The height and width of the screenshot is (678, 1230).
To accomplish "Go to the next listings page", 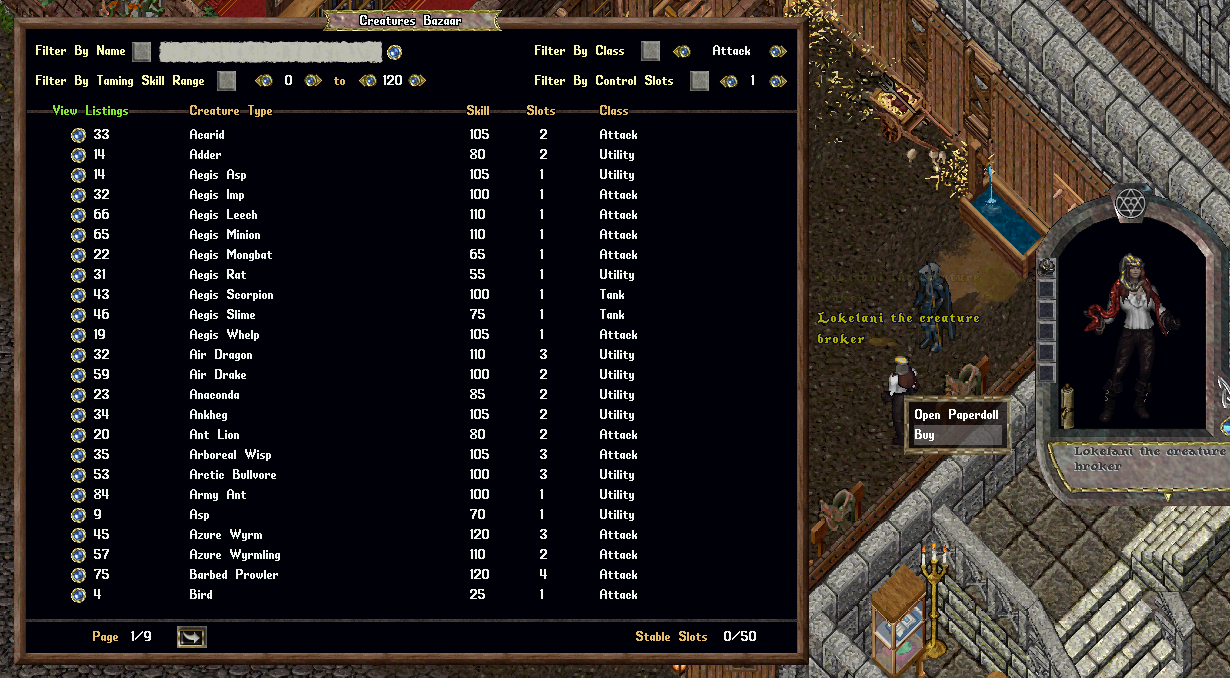I will tap(191, 637).
